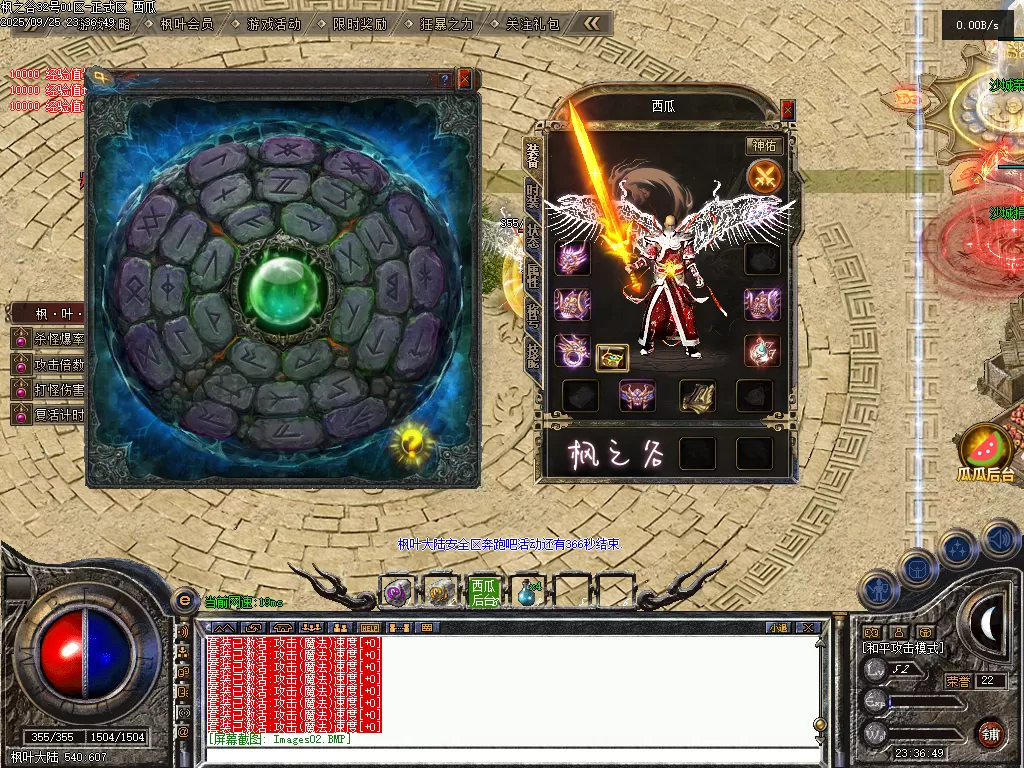Select the golden treasure chest equipment slot
Screen dimensions: 1024x768
[x=612, y=357]
